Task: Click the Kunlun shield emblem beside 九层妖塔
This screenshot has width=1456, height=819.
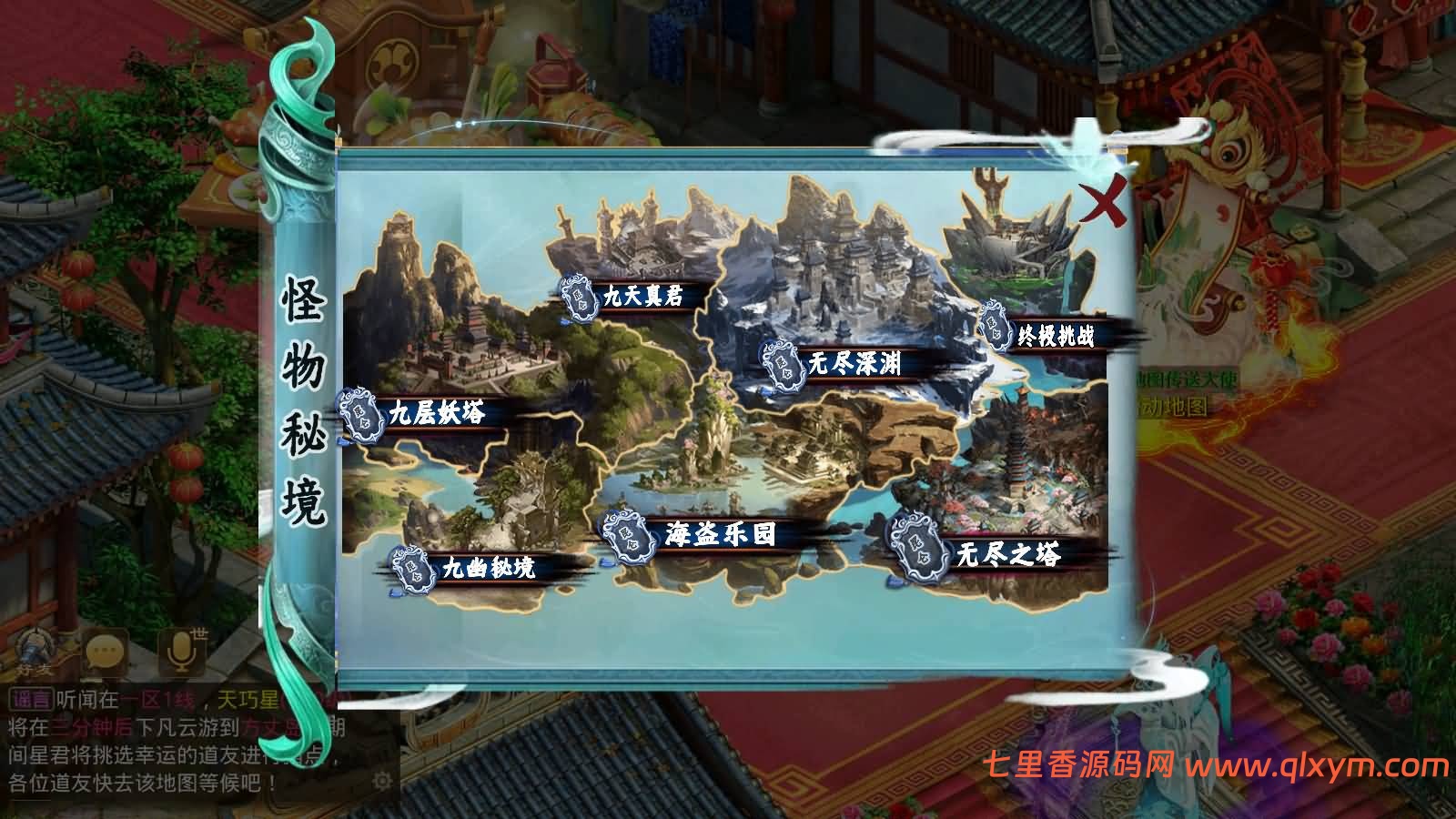Action: [x=360, y=413]
